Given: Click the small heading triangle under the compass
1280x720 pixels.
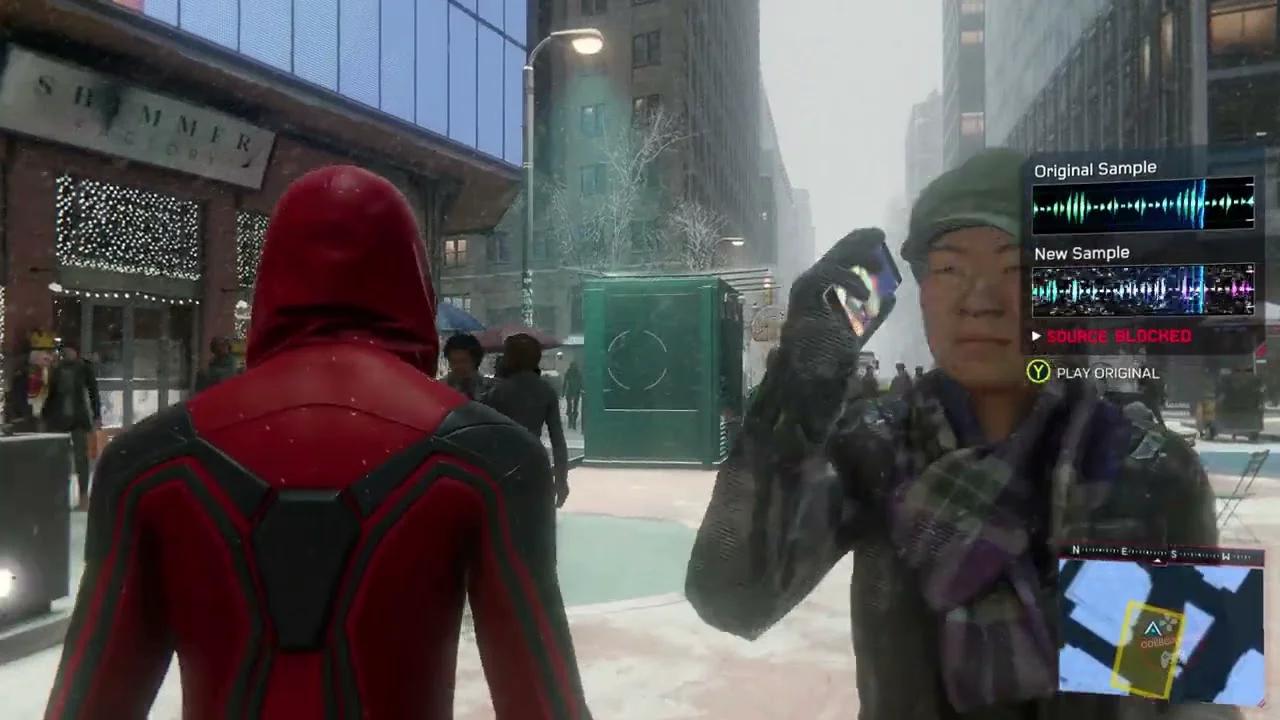Looking at the screenshot, I should [x=1158, y=560].
